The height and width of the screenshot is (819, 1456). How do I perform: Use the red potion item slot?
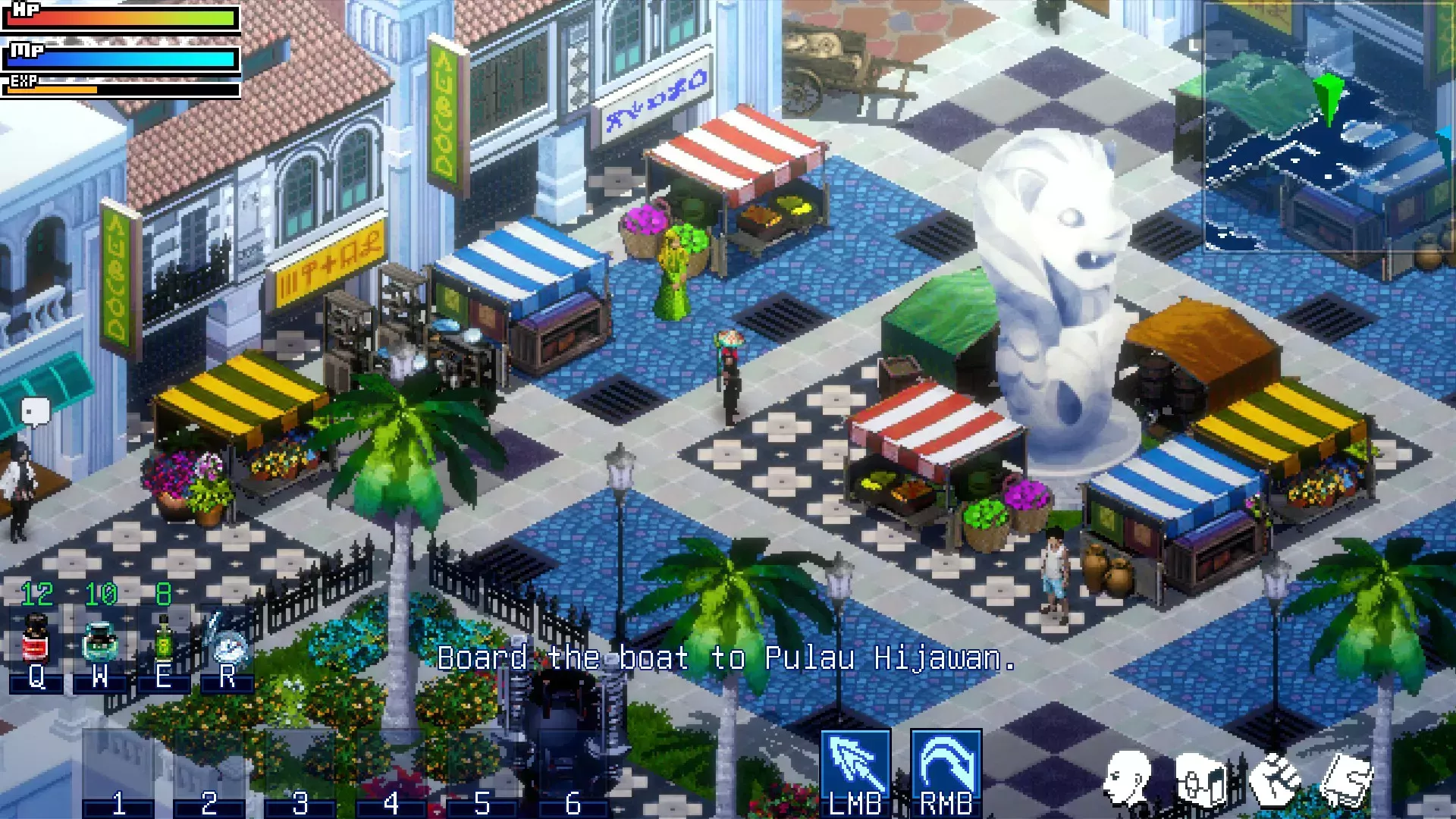tap(36, 641)
